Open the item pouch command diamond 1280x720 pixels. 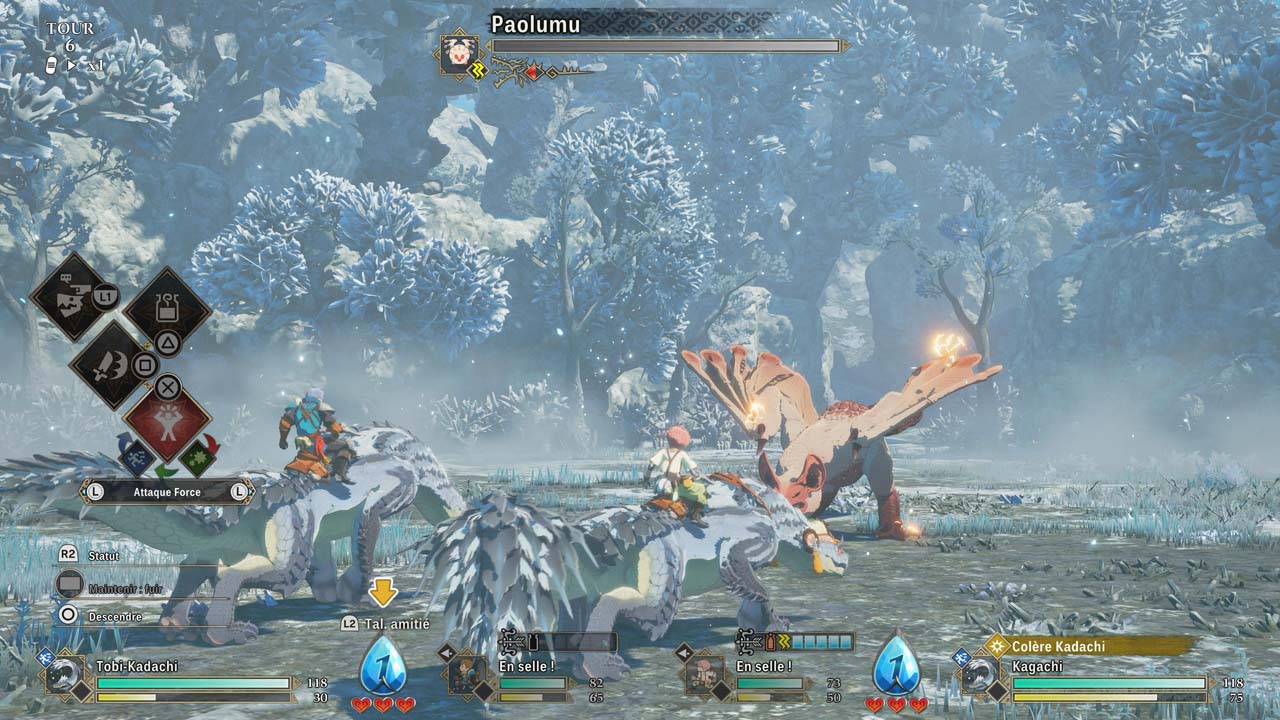[167, 310]
